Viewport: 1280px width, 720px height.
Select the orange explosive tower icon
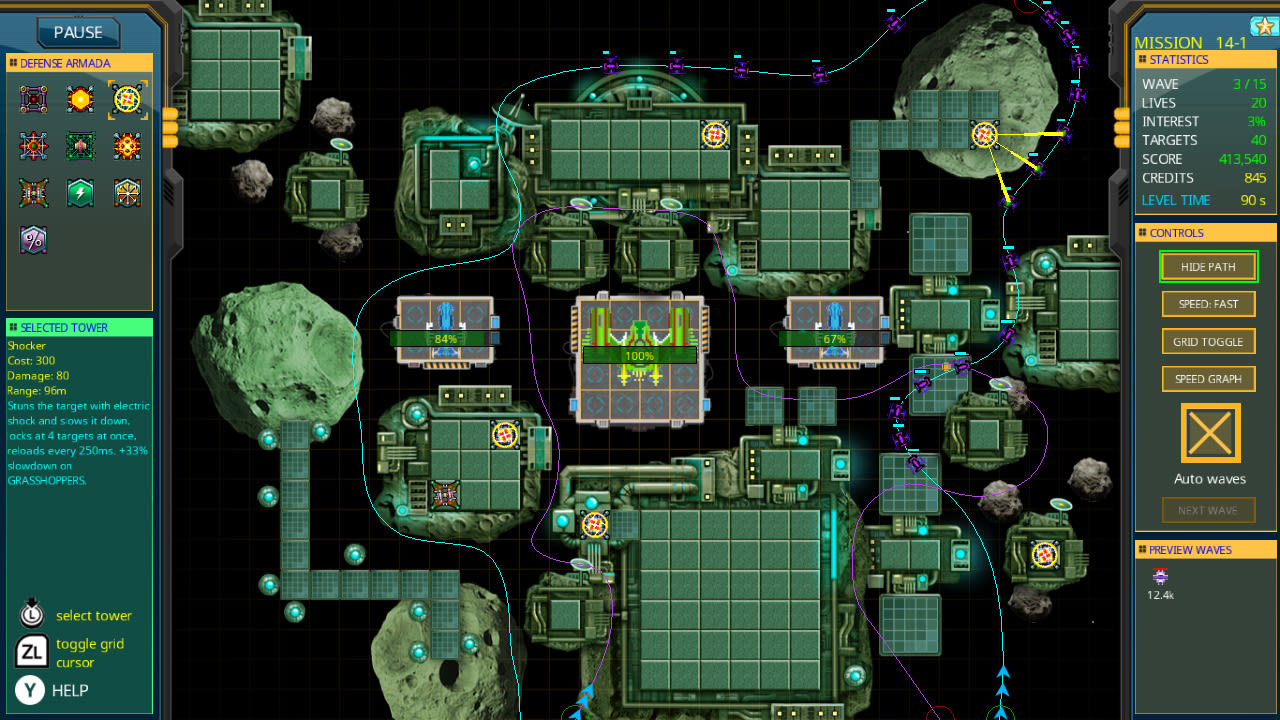(80, 99)
